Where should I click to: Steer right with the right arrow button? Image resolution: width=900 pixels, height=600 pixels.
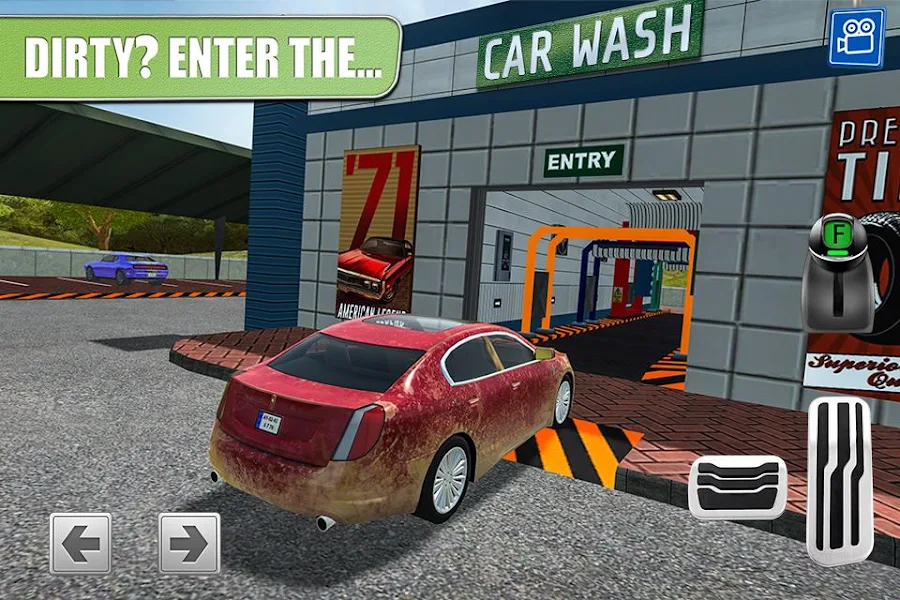189,544
